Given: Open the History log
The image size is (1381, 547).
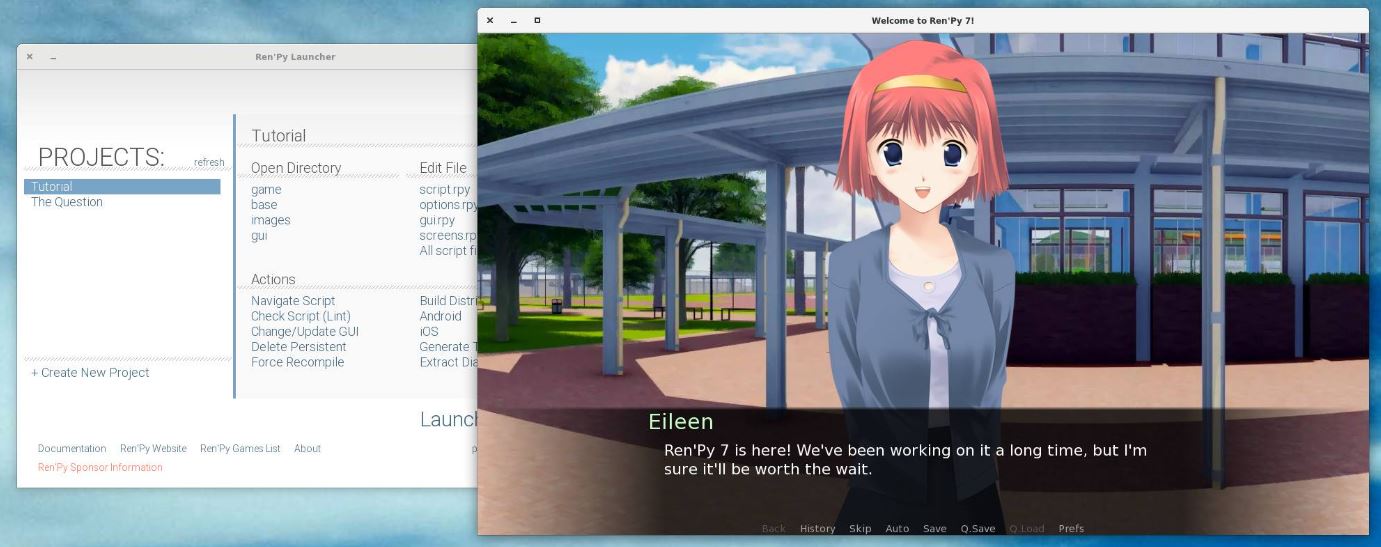Looking at the screenshot, I should click(817, 529).
